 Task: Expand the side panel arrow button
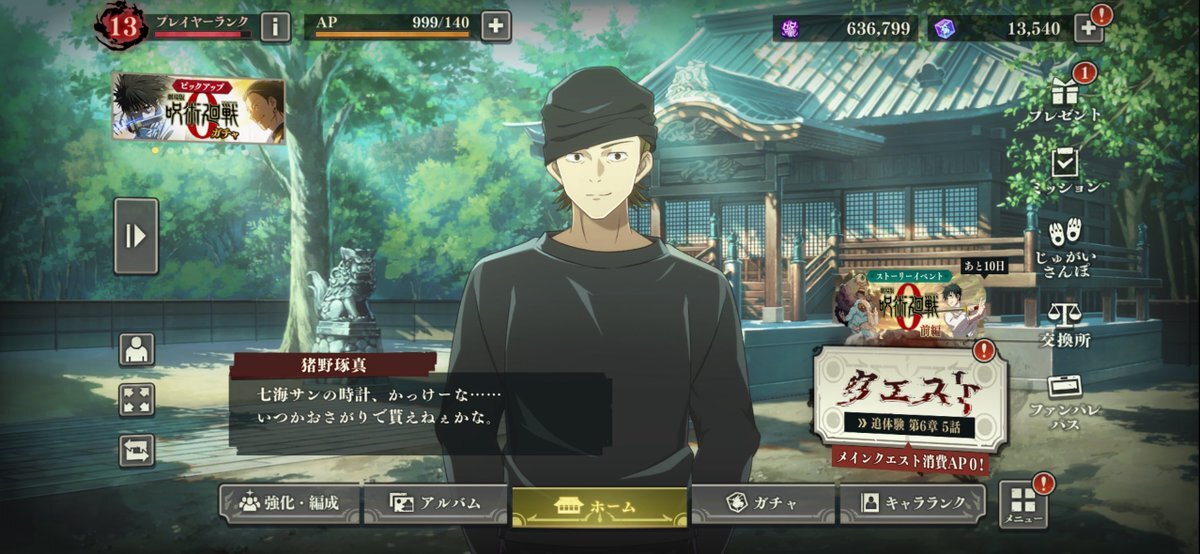click(x=136, y=236)
